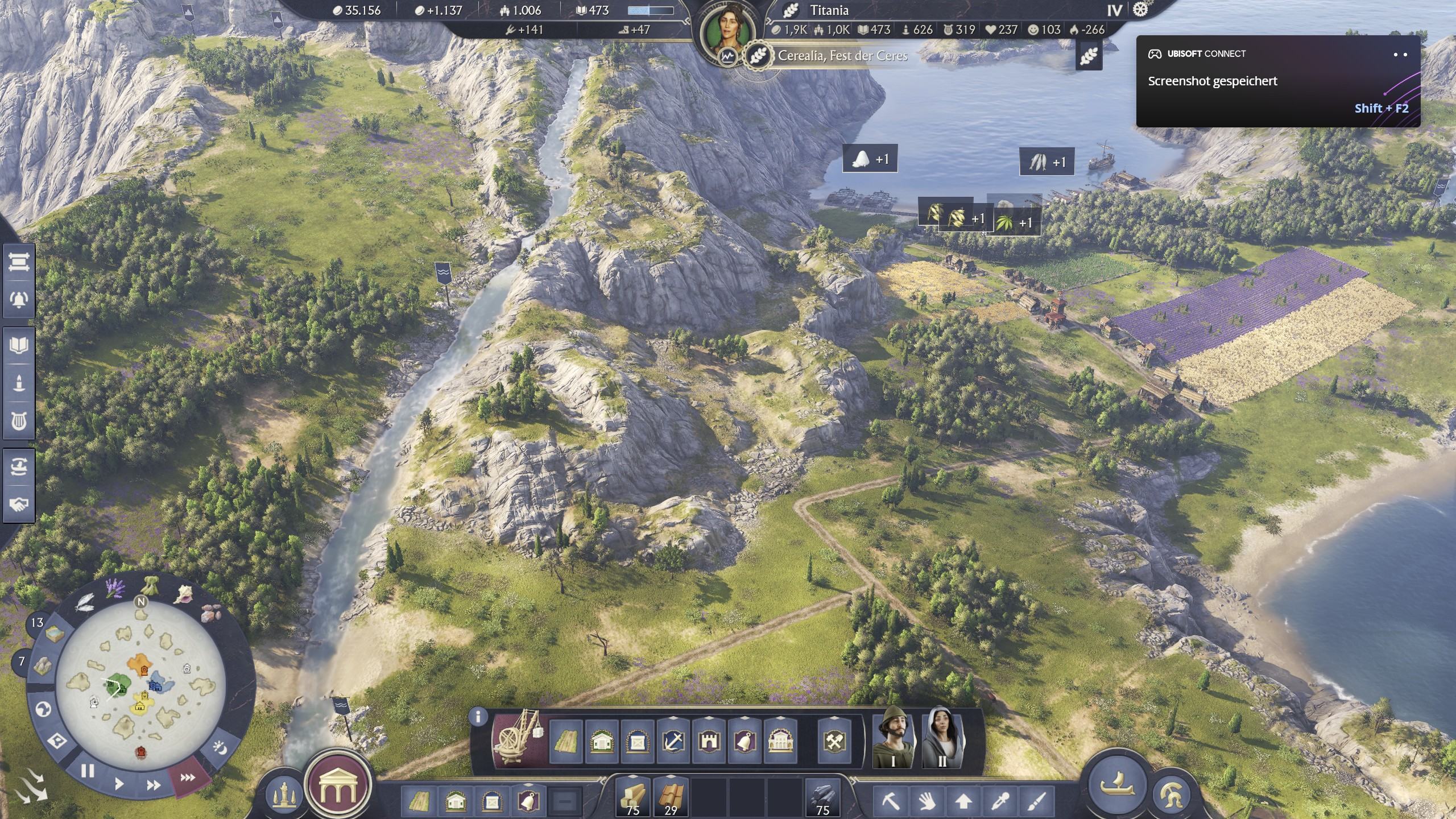Image resolution: width=1456 pixels, height=819 pixels.
Task: Open the scroll quest log
Action: (19, 263)
